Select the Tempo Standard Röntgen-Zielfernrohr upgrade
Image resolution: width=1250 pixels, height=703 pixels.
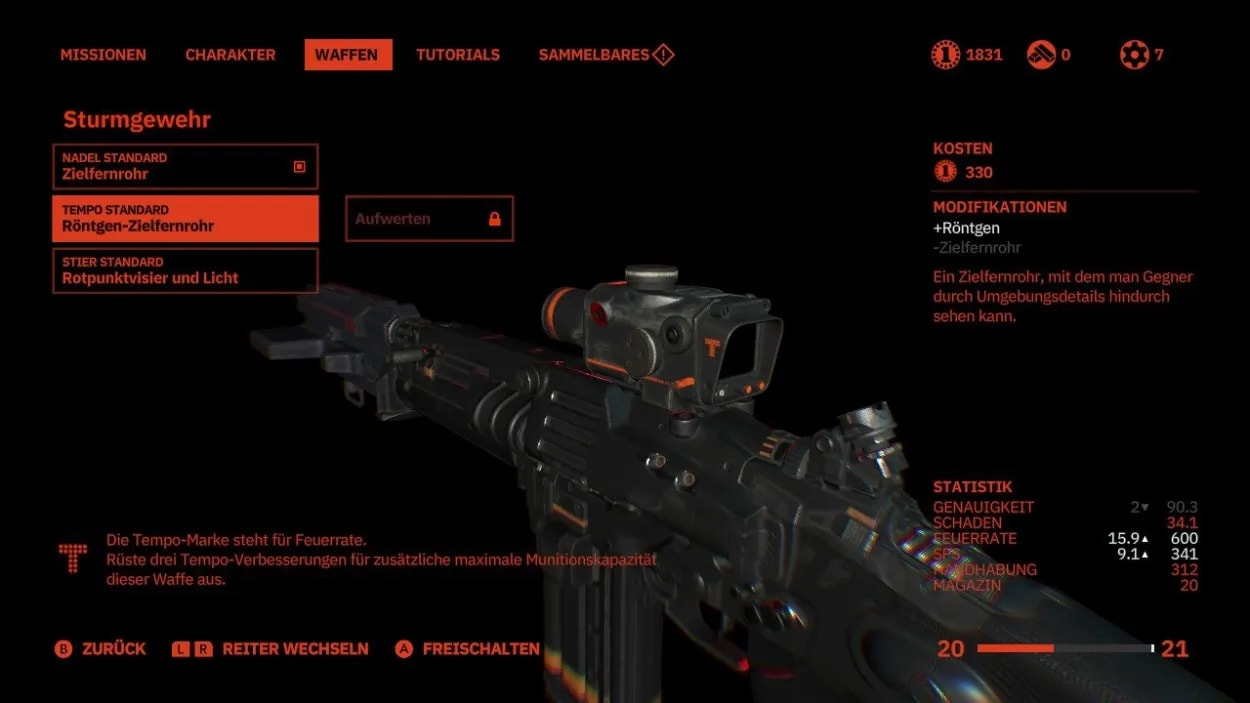(185, 219)
